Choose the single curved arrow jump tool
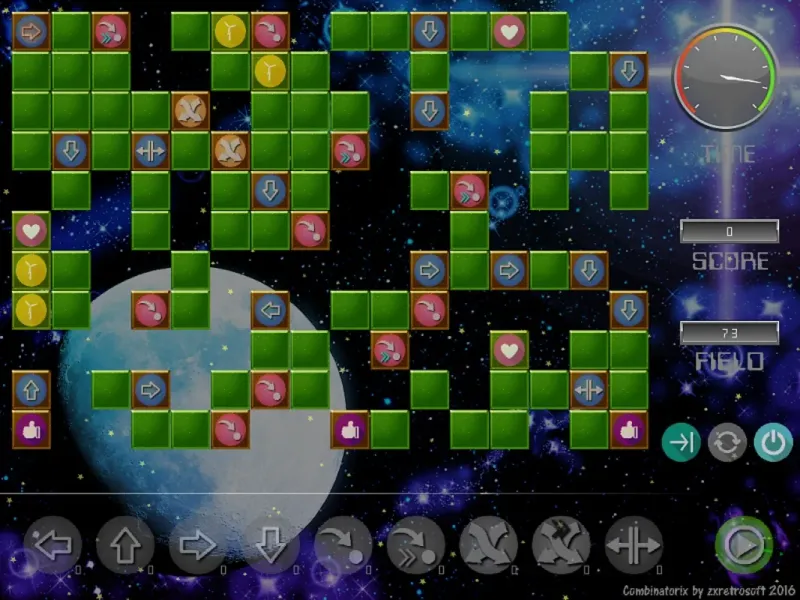 (343, 545)
